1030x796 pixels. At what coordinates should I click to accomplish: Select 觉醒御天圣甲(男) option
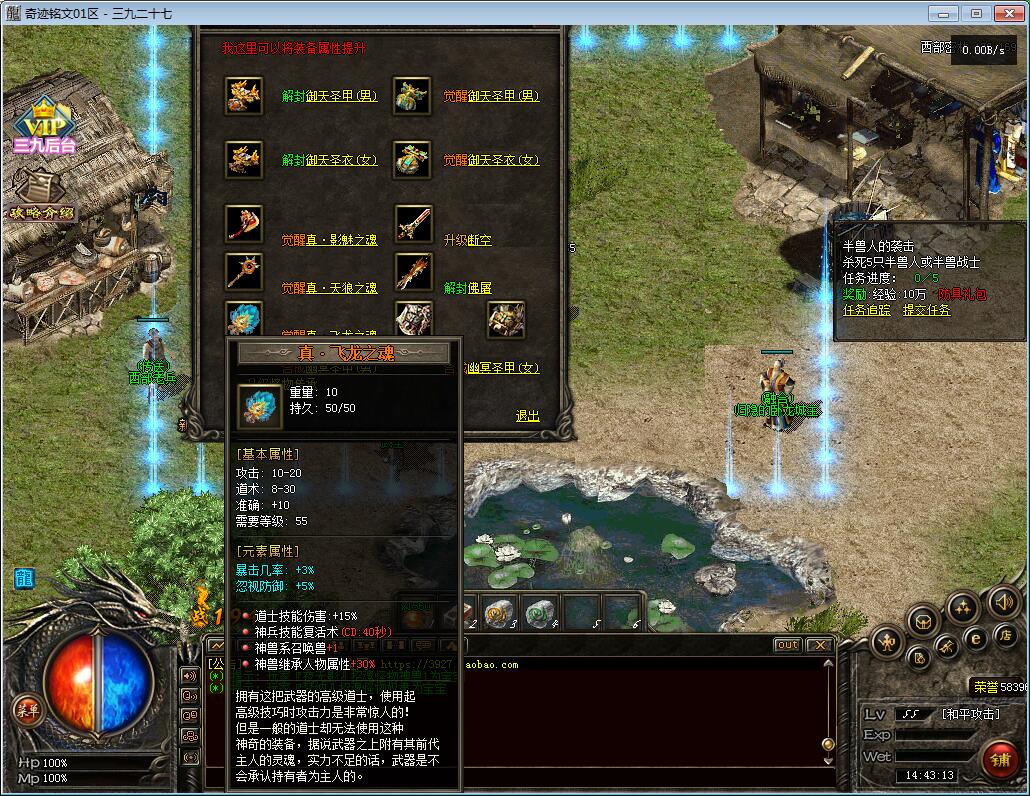(x=491, y=97)
